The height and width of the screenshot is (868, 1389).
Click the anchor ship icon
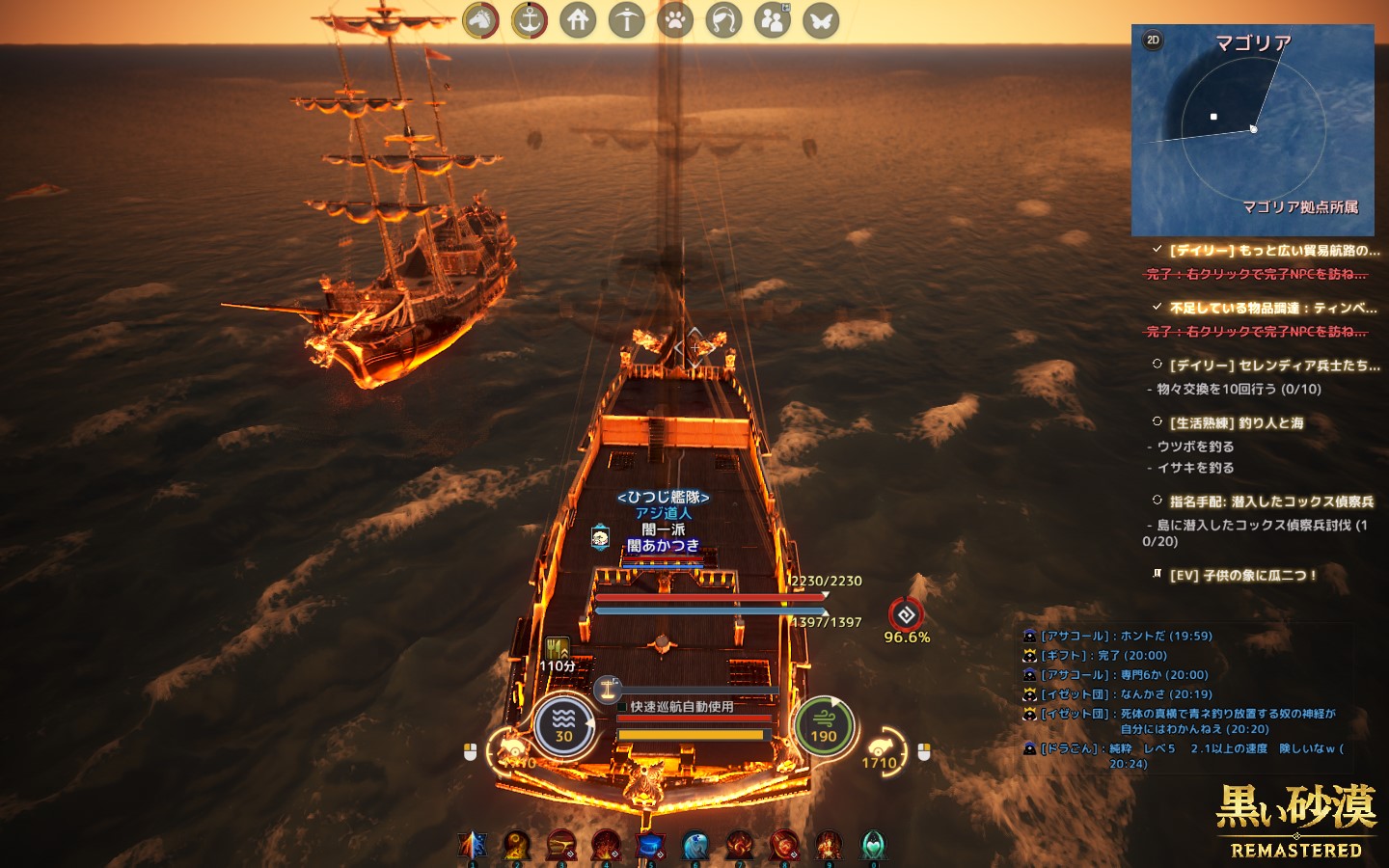529,20
